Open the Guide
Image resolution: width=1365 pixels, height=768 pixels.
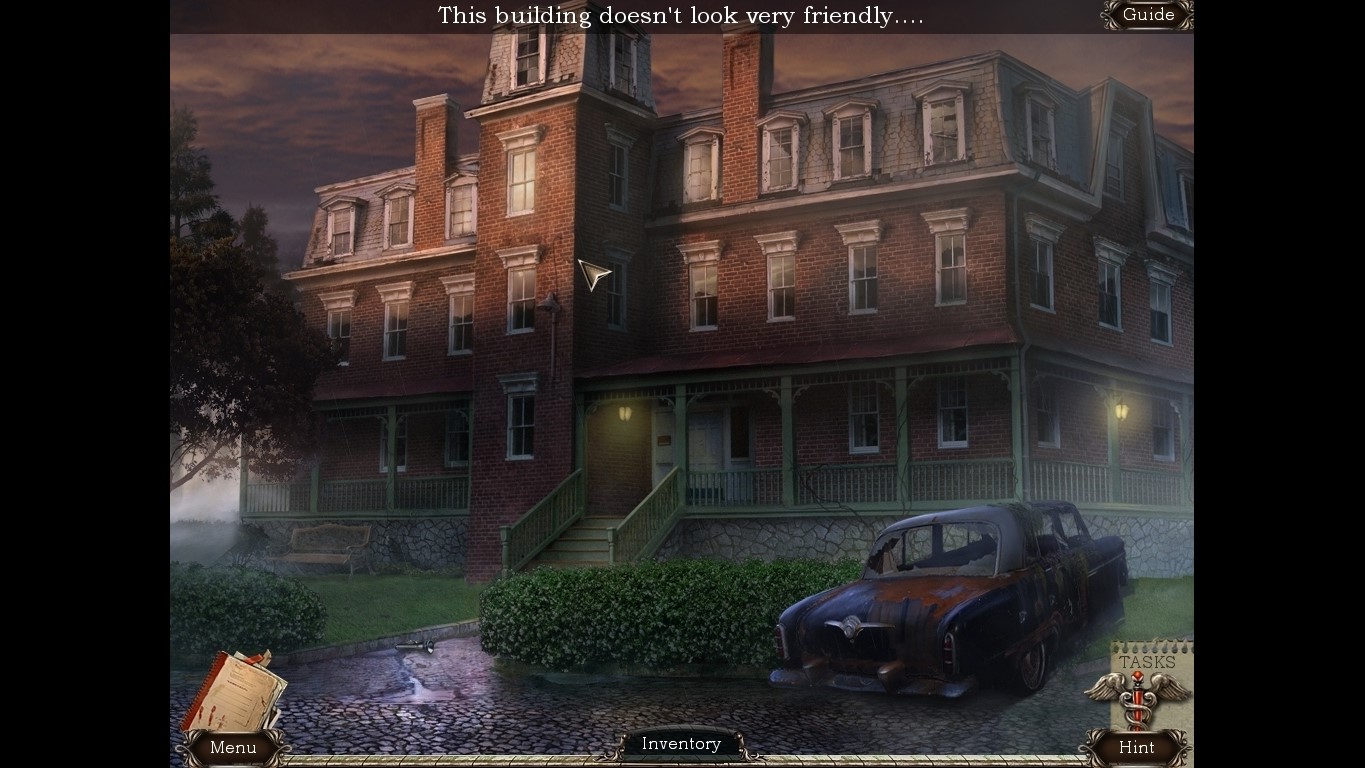1146,15
